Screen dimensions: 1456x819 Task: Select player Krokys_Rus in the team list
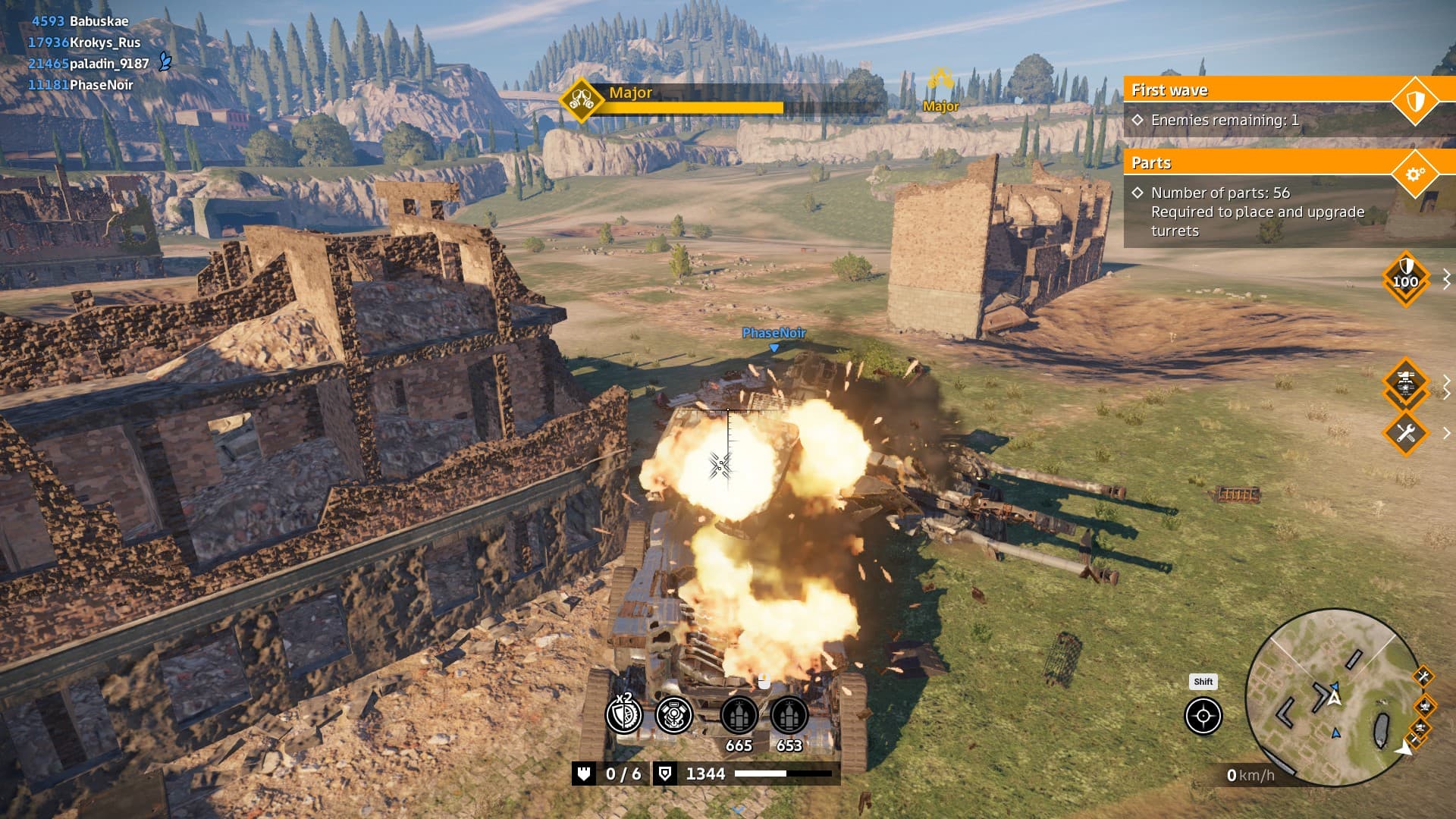pos(105,42)
